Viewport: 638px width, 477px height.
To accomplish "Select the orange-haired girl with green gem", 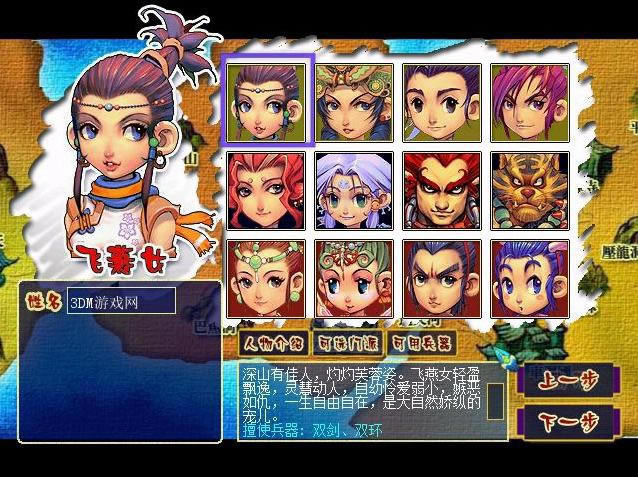I will coord(267,278).
